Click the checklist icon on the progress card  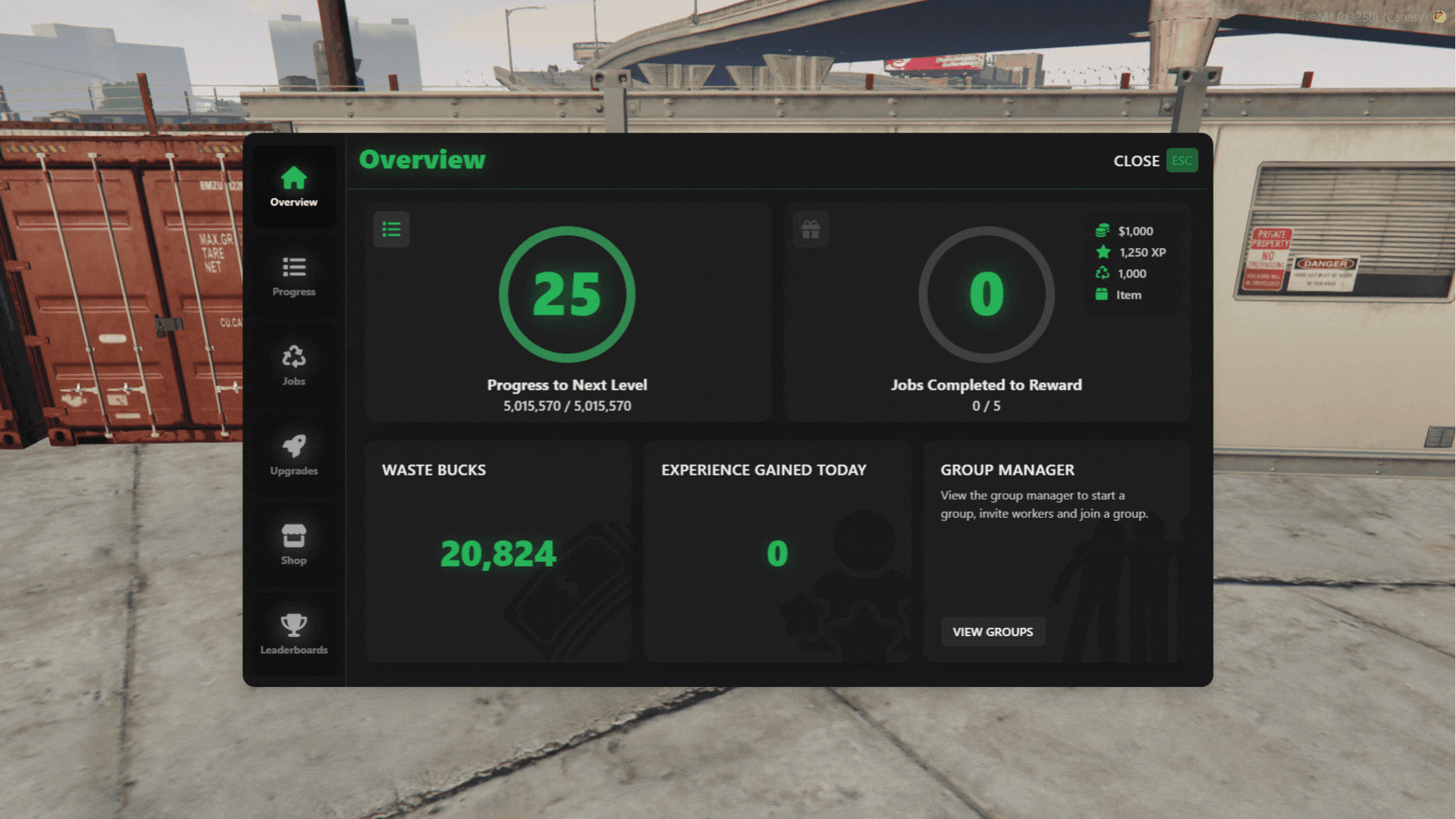coord(391,228)
